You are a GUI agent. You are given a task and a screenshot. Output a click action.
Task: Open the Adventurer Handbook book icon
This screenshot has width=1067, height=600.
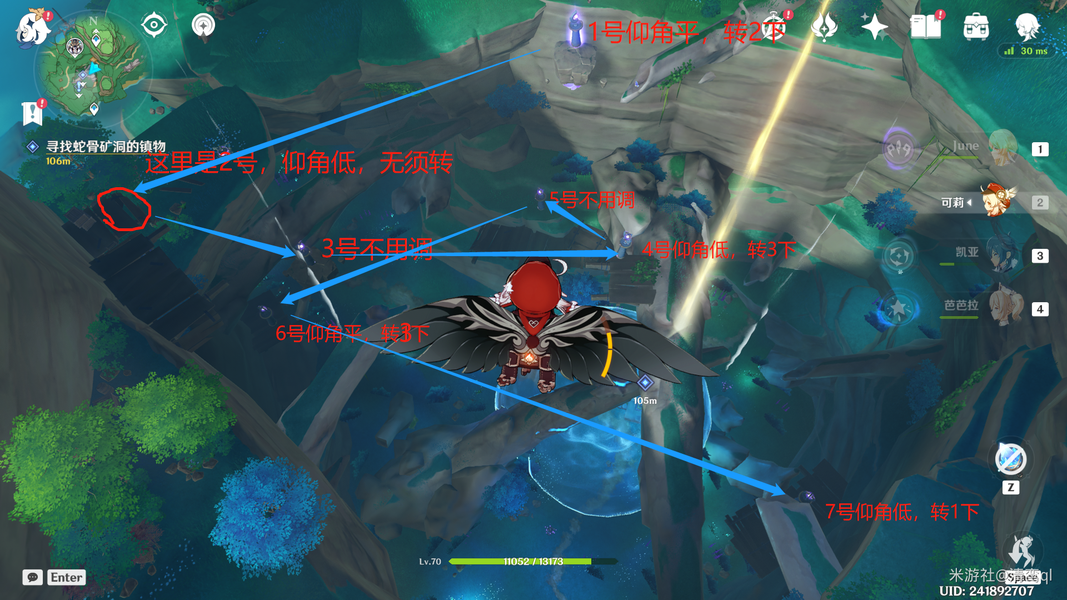pos(925,27)
